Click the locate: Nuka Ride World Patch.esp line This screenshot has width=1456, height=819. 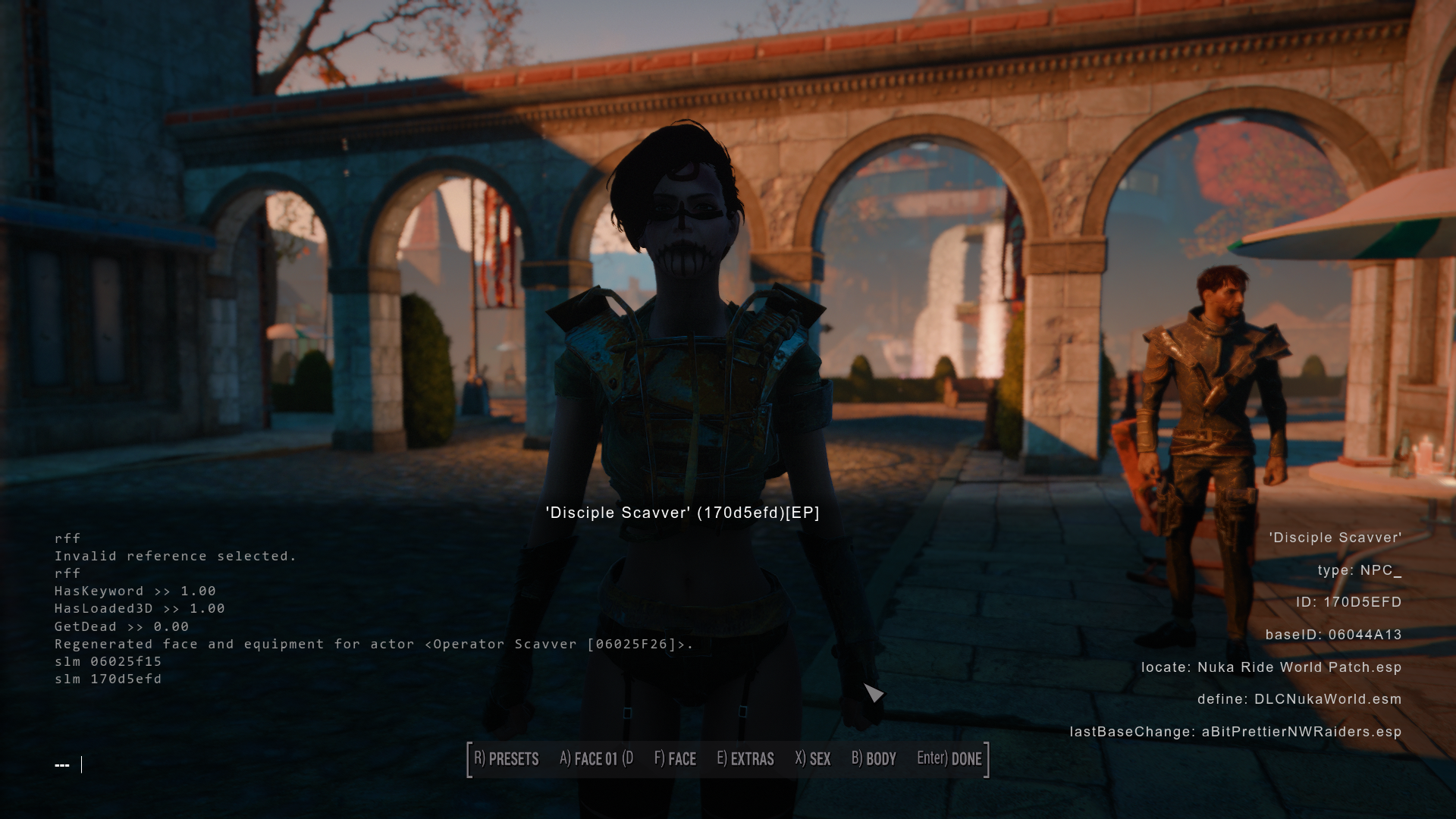1273,668
